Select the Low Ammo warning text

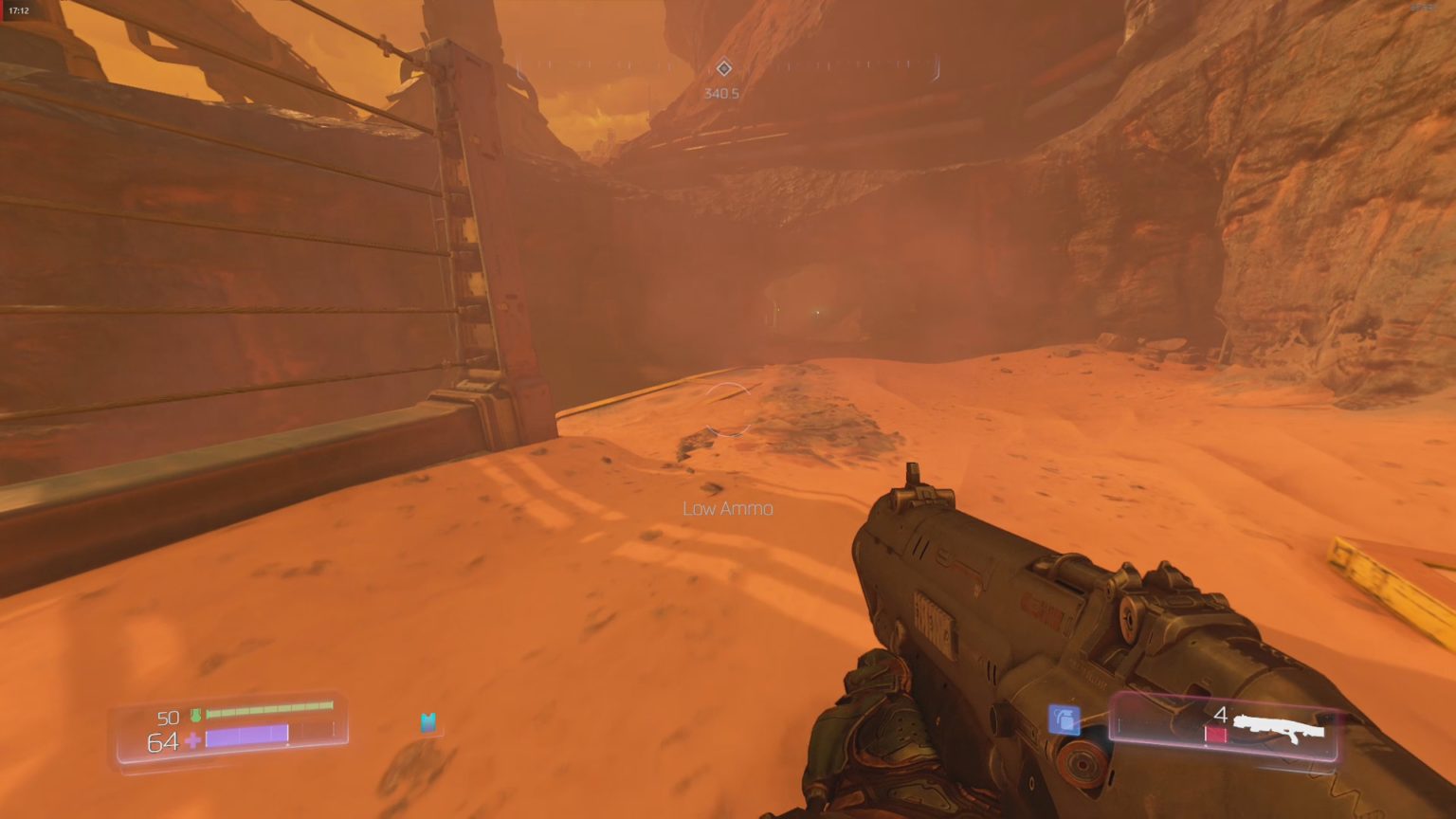coord(726,508)
